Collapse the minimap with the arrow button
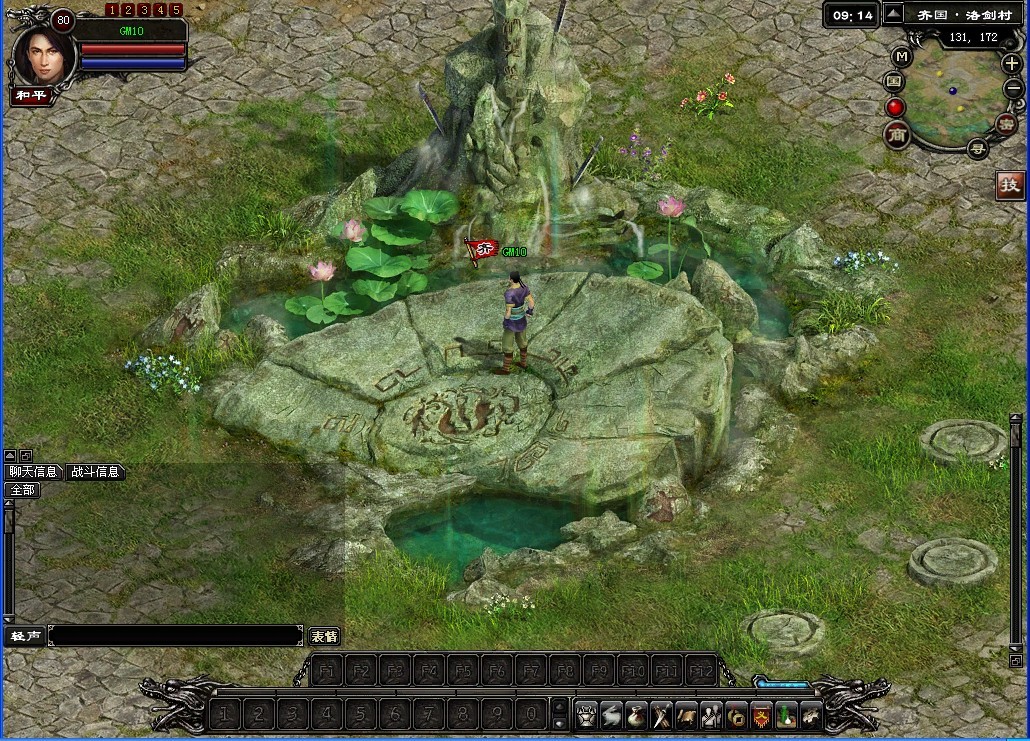This screenshot has width=1030, height=741. [x=894, y=14]
